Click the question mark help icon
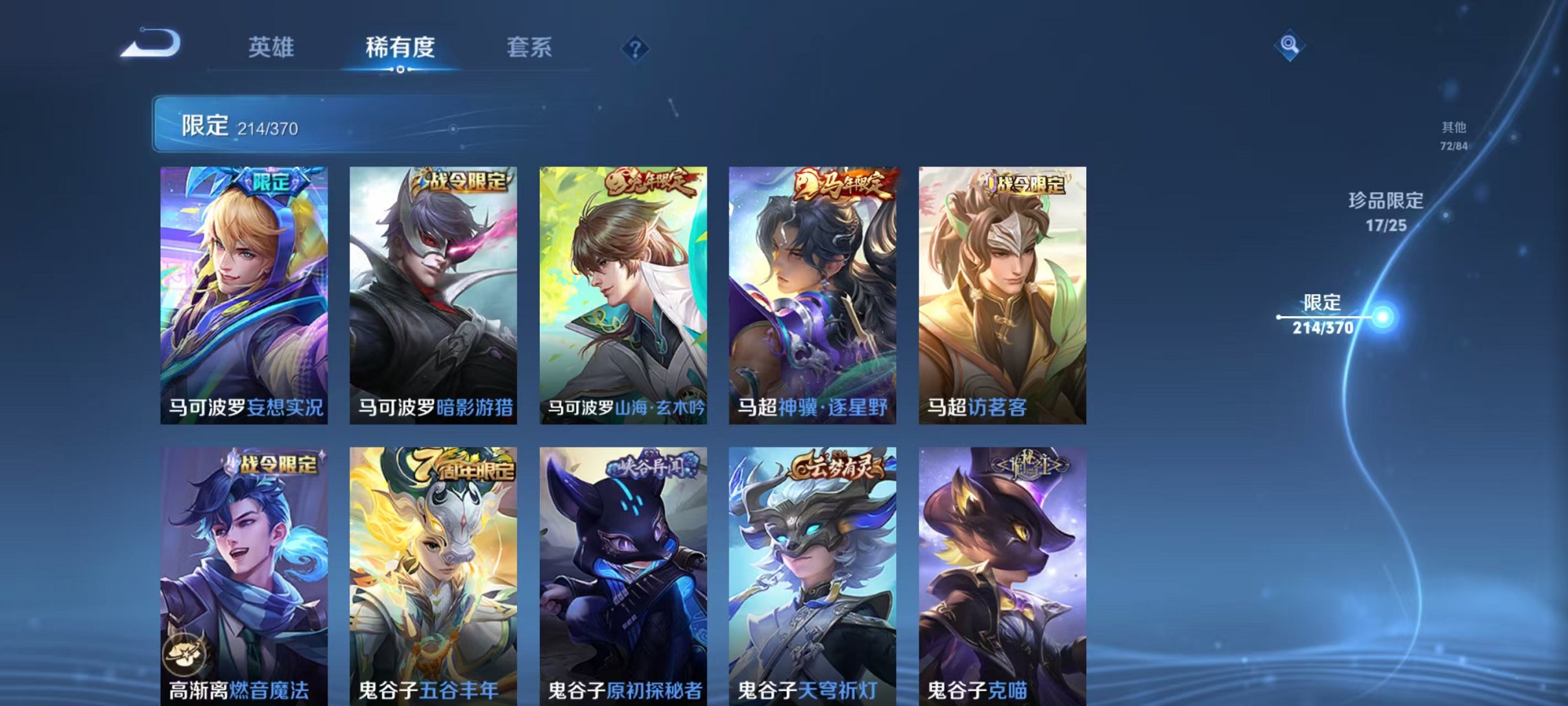The image size is (1568, 706). coord(637,49)
